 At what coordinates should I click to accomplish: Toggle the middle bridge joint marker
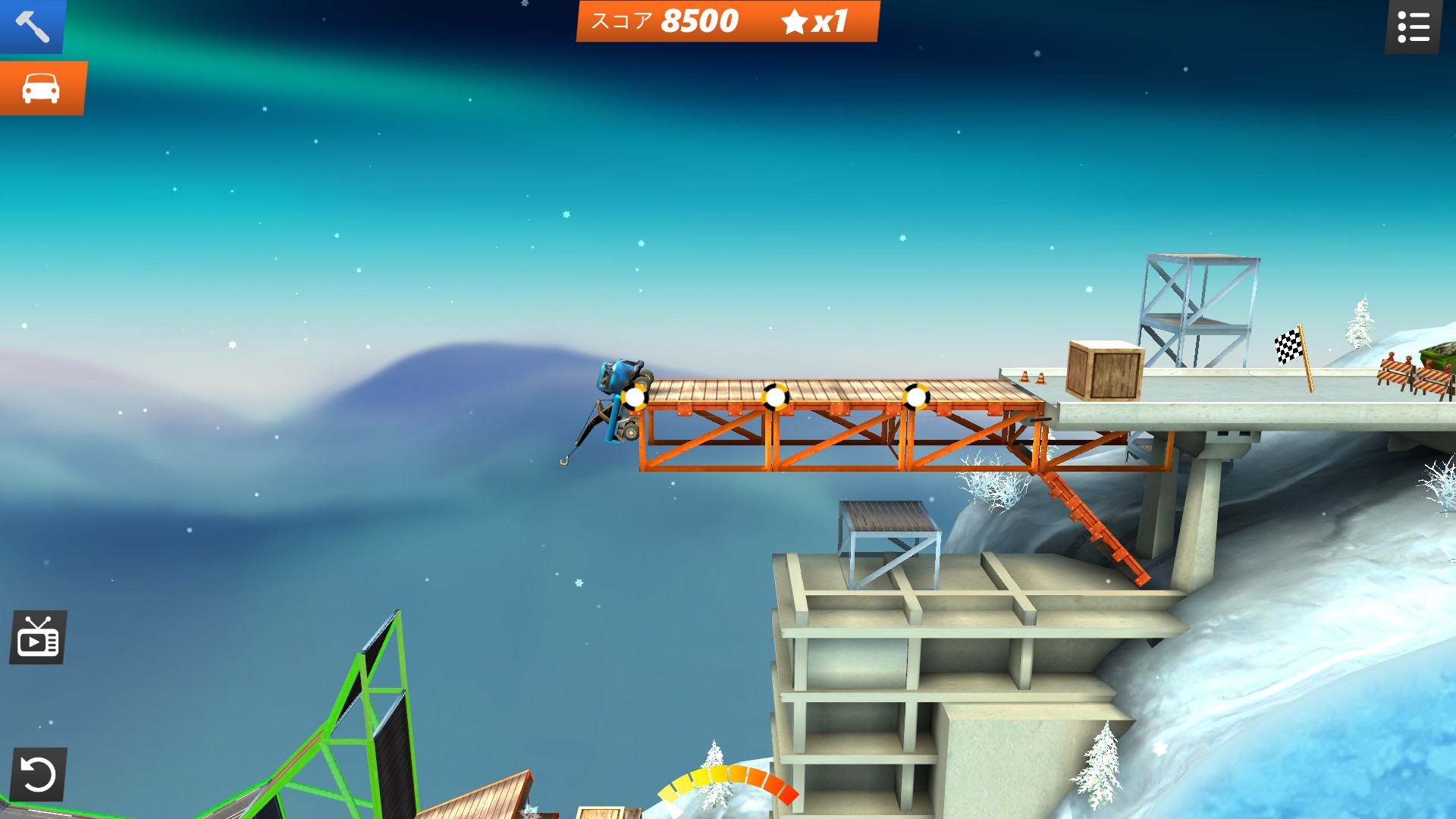(x=775, y=395)
